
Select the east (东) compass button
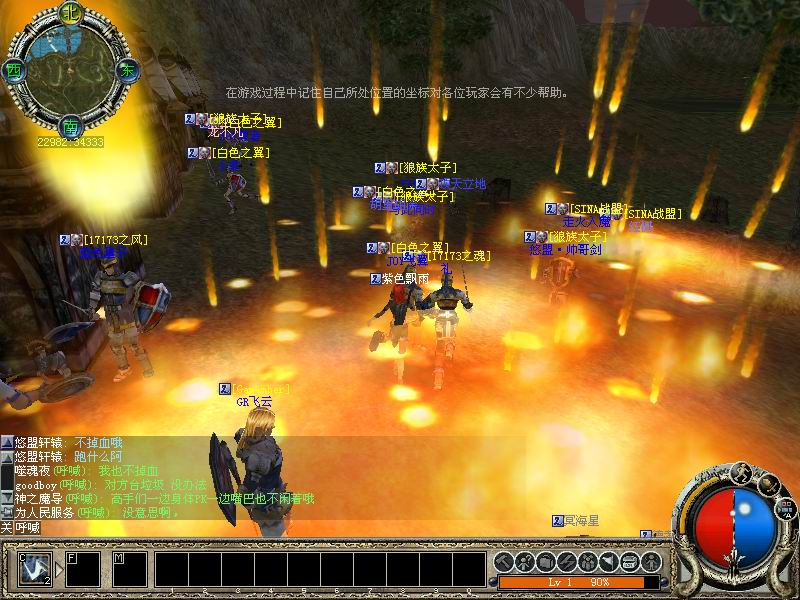[x=128, y=71]
